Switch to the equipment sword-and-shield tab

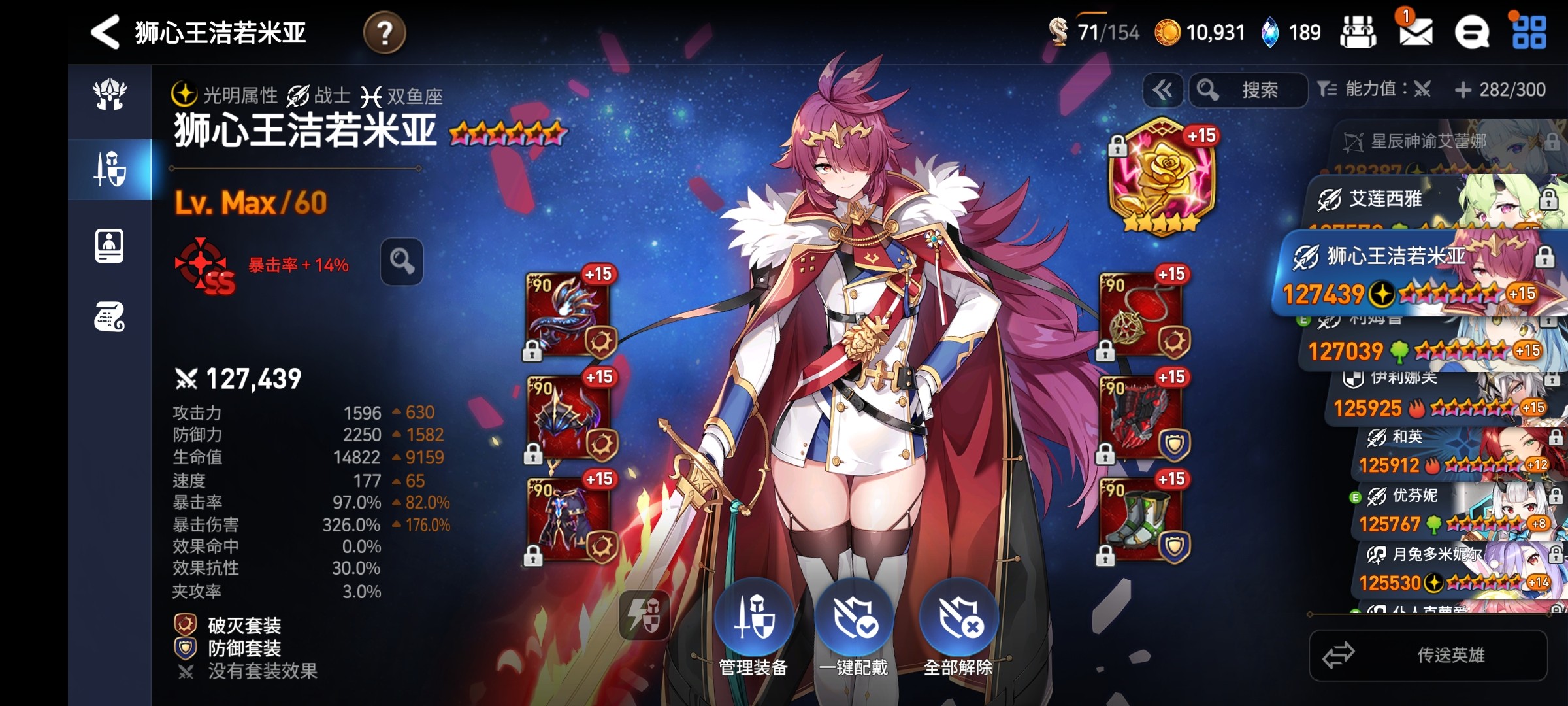110,169
